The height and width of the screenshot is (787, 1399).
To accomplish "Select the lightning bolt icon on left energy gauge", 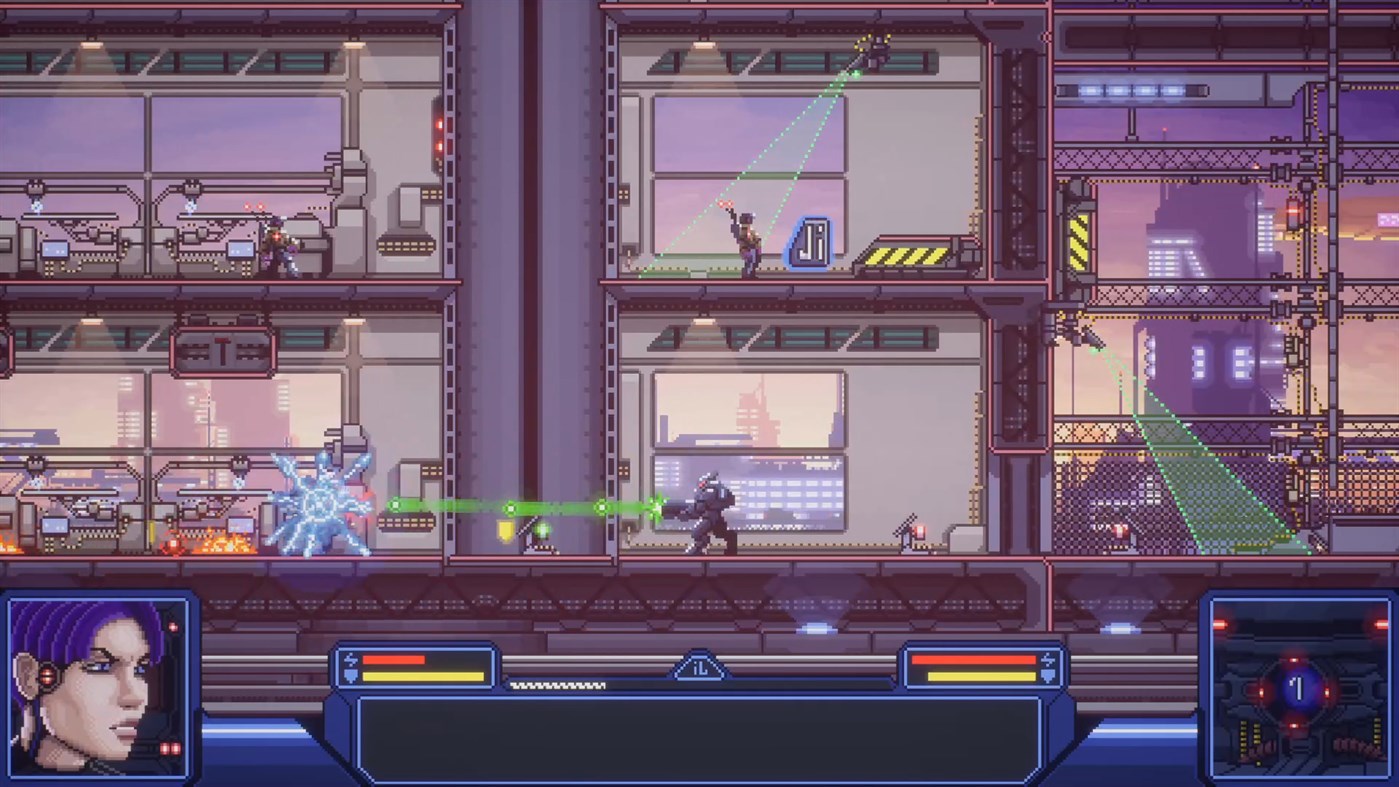I will tap(350, 659).
